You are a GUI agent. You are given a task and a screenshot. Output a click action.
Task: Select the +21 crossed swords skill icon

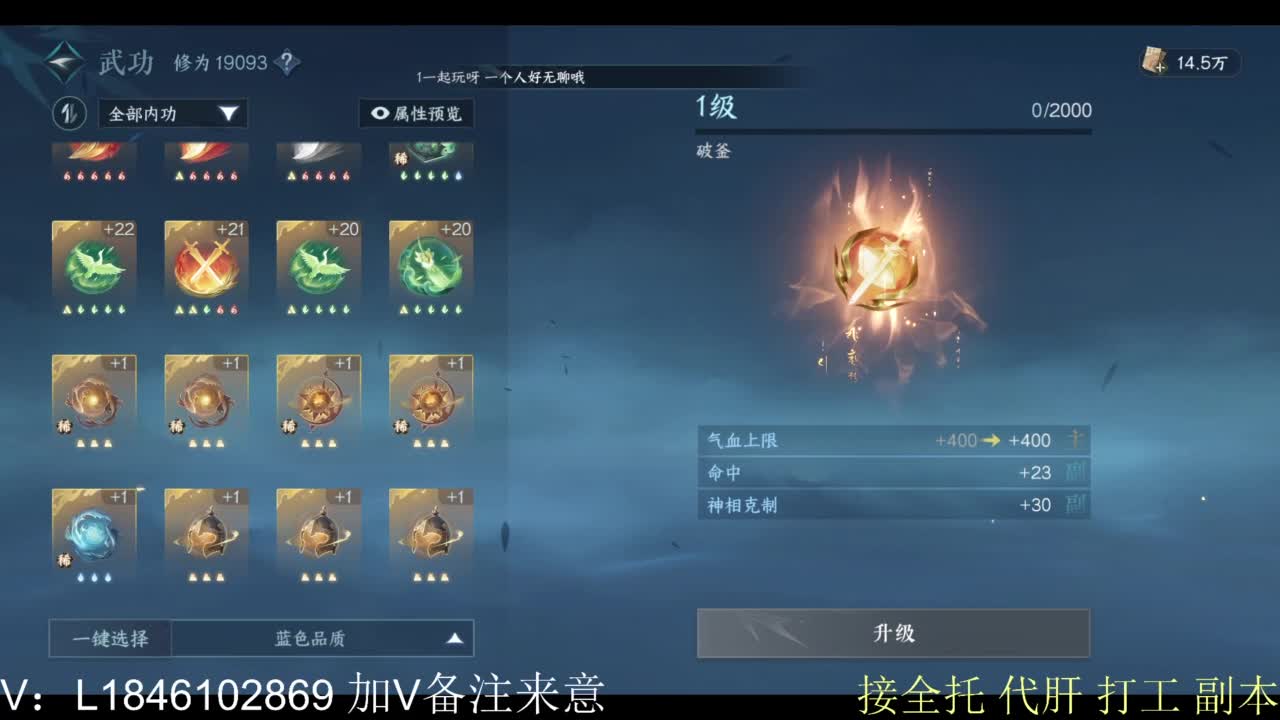pos(205,265)
